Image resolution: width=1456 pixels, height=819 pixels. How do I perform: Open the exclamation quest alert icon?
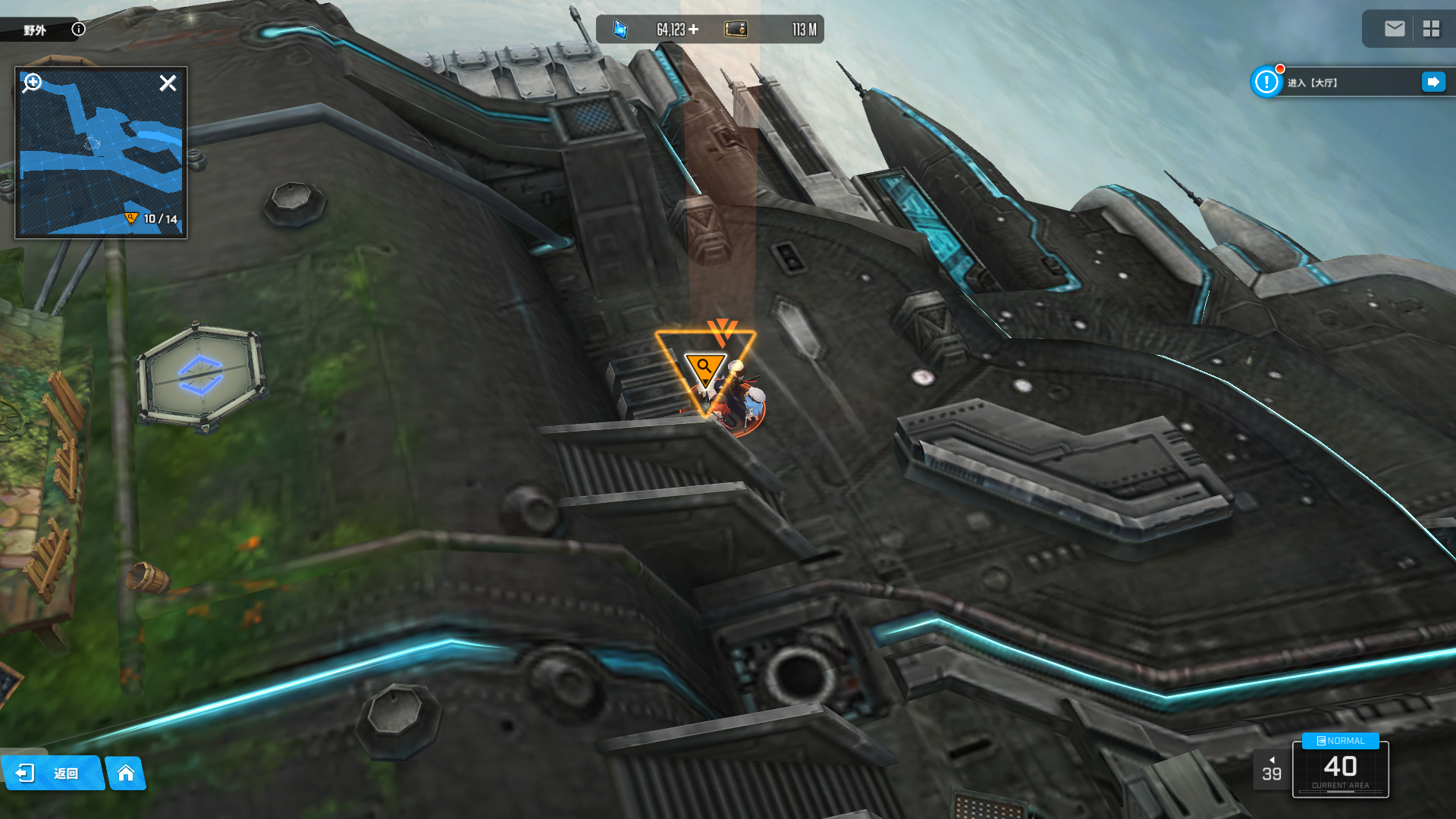point(1266,82)
